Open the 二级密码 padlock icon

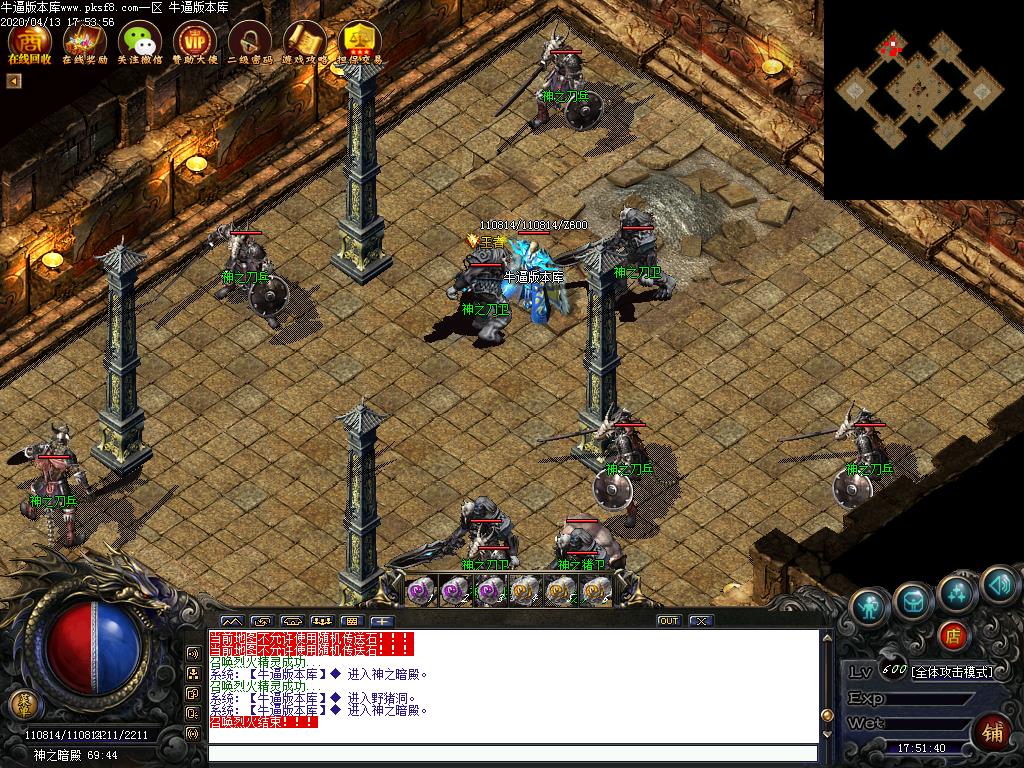pyautogui.click(x=249, y=40)
